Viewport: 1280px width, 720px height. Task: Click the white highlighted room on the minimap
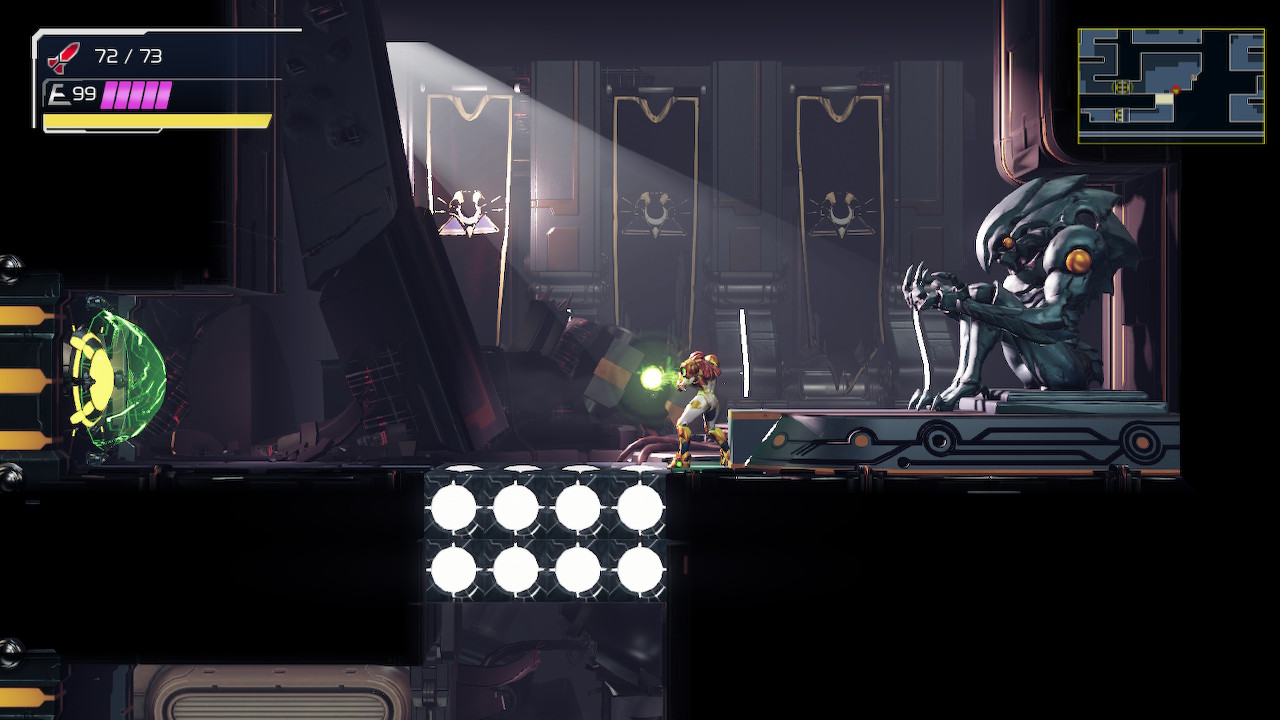pyautogui.click(x=1164, y=98)
